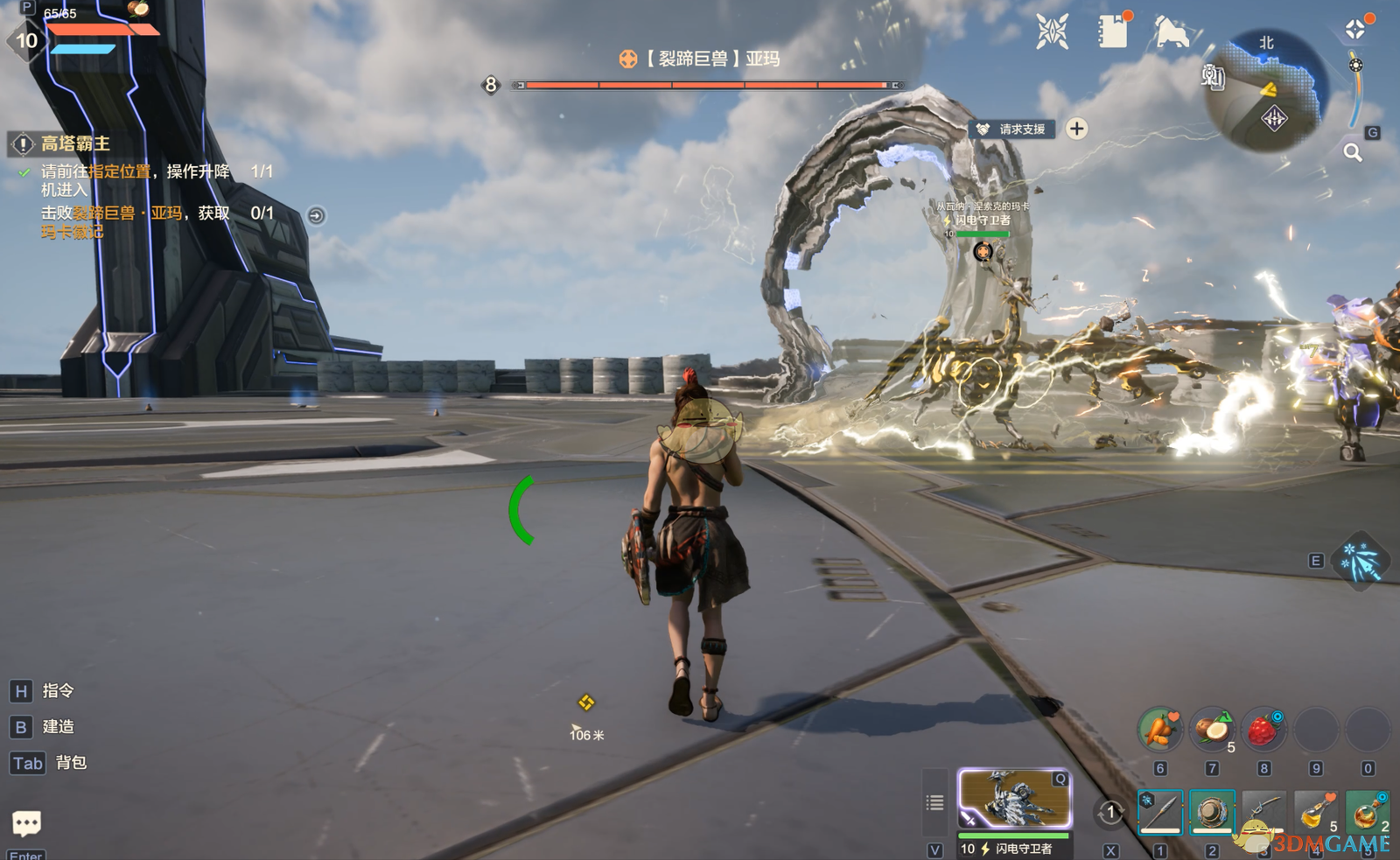Open the gorilla beast menu icon

1171,33
